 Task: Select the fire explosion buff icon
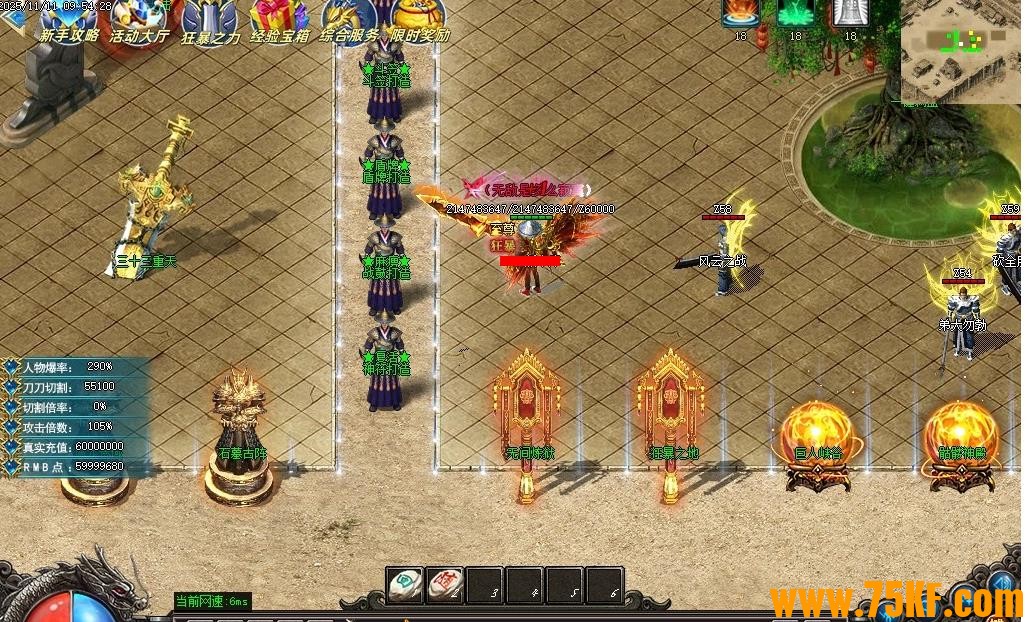[x=740, y=13]
